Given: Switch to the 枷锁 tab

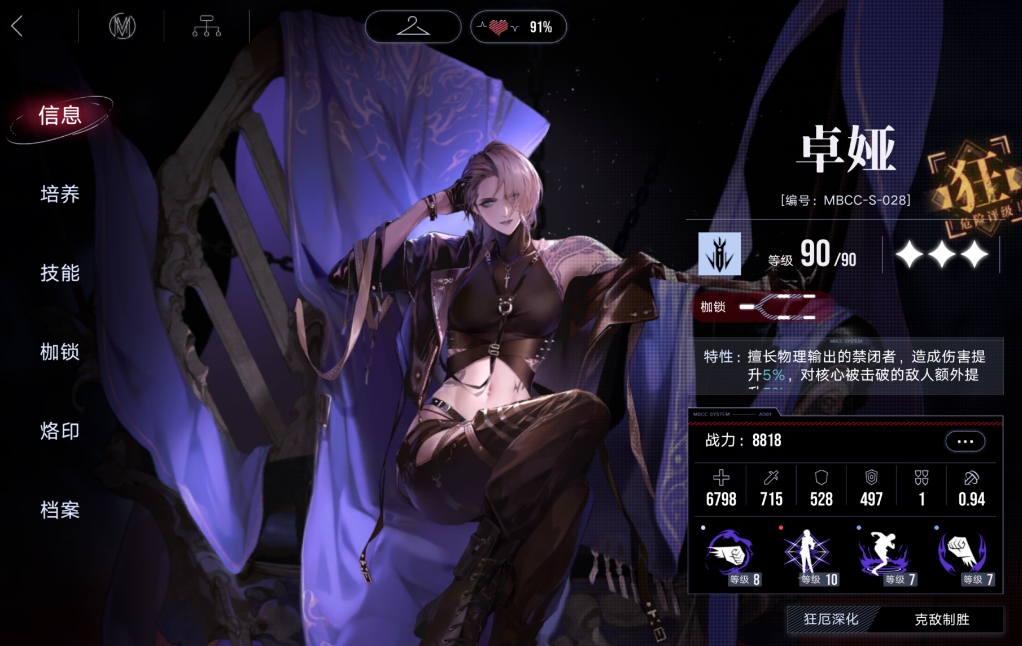Looking at the screenshot, I should pos(60,352).
